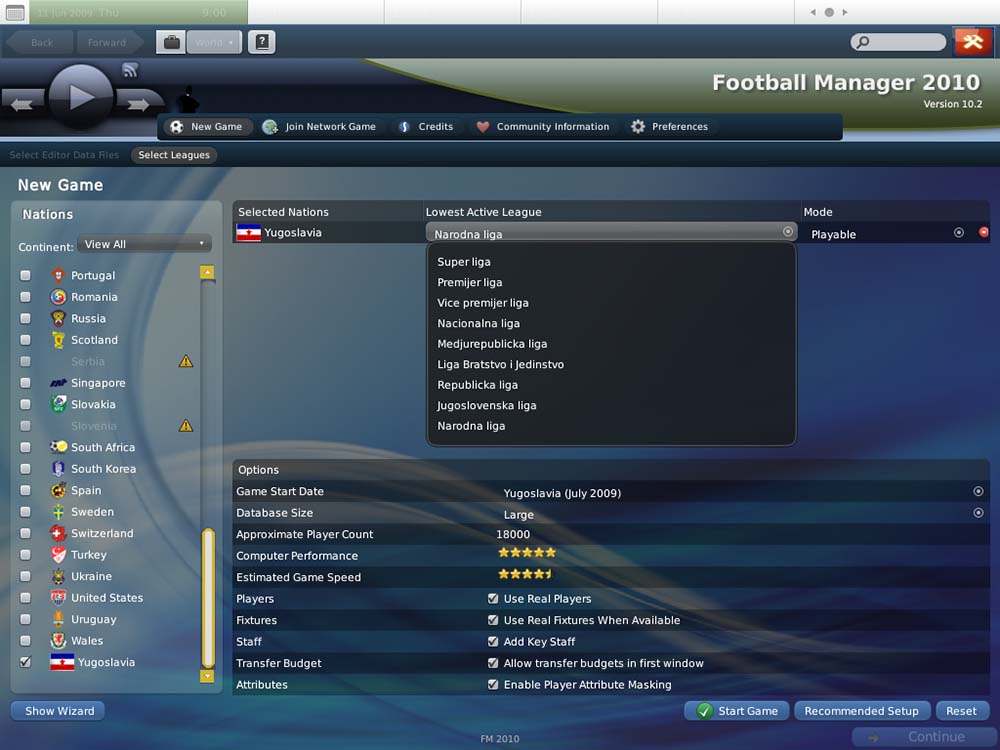Switch to the Select Leagues tab
The image size is (1000, 750).
174,155
